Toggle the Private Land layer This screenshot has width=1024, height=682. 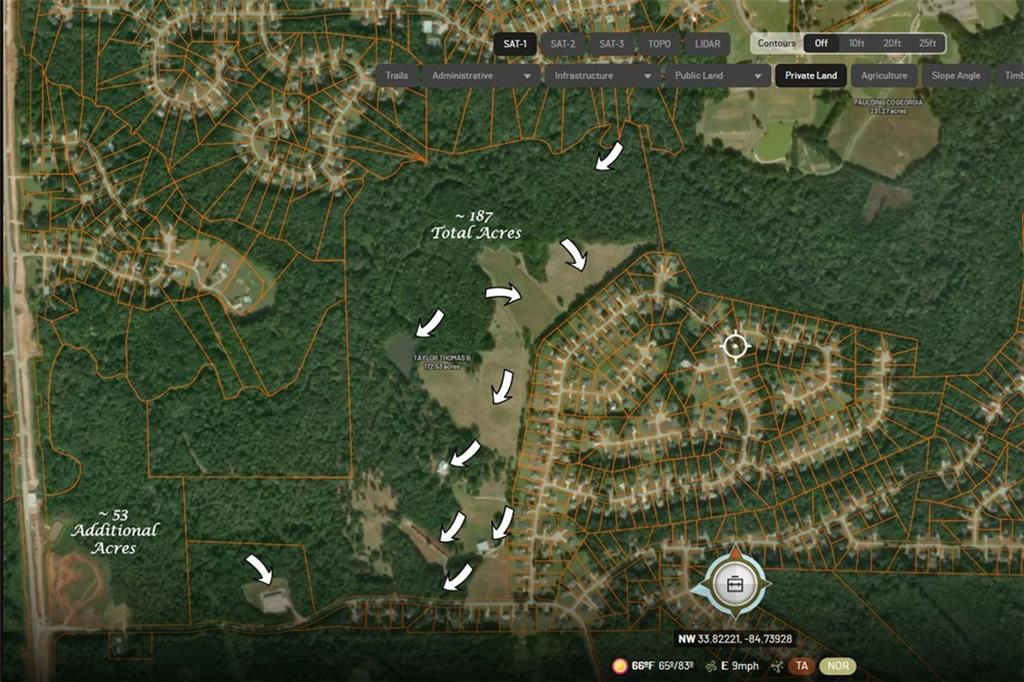pyautogui.click(x=811, y=76)
